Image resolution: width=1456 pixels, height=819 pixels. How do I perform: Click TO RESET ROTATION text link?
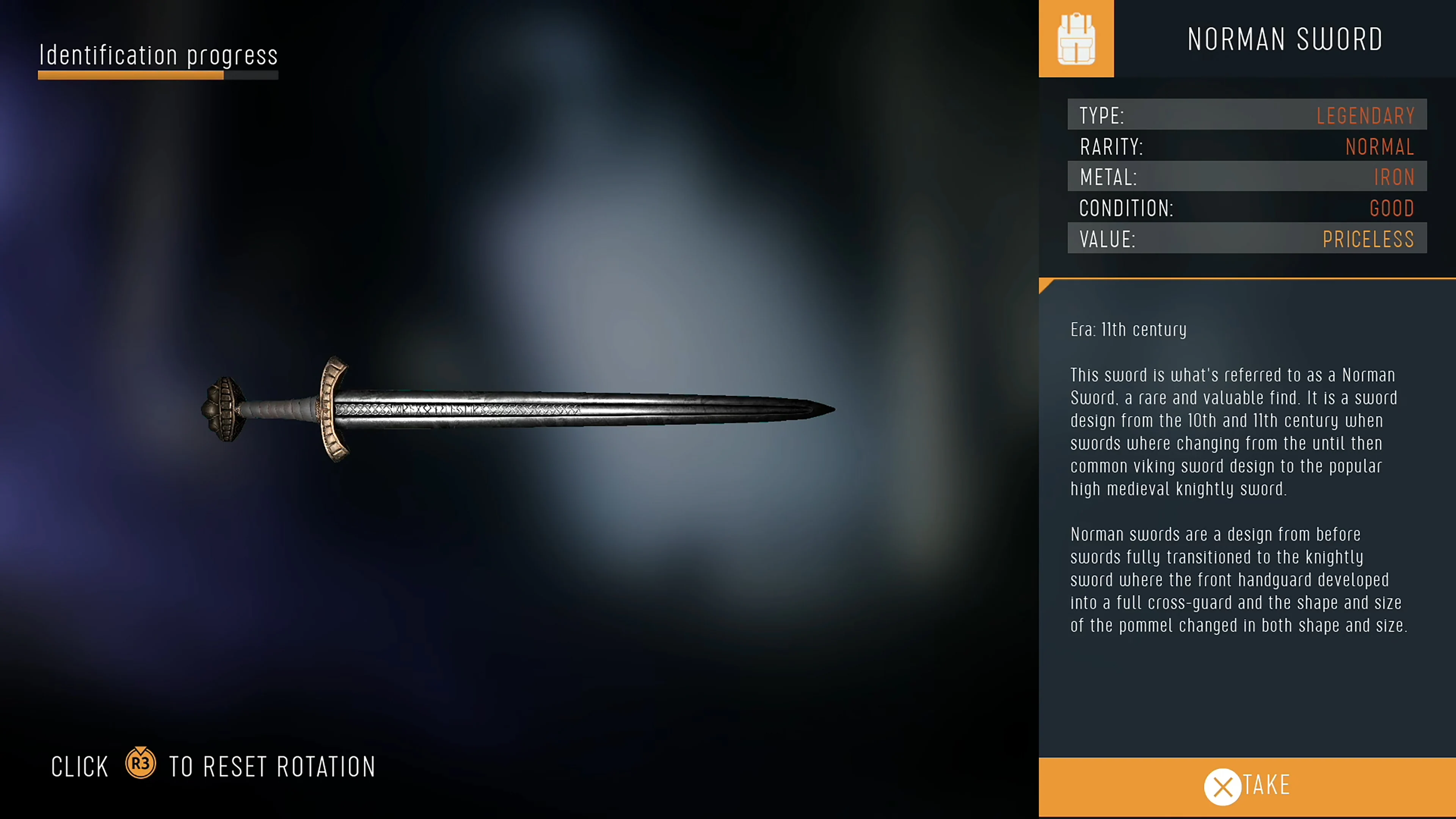(272, 766)
